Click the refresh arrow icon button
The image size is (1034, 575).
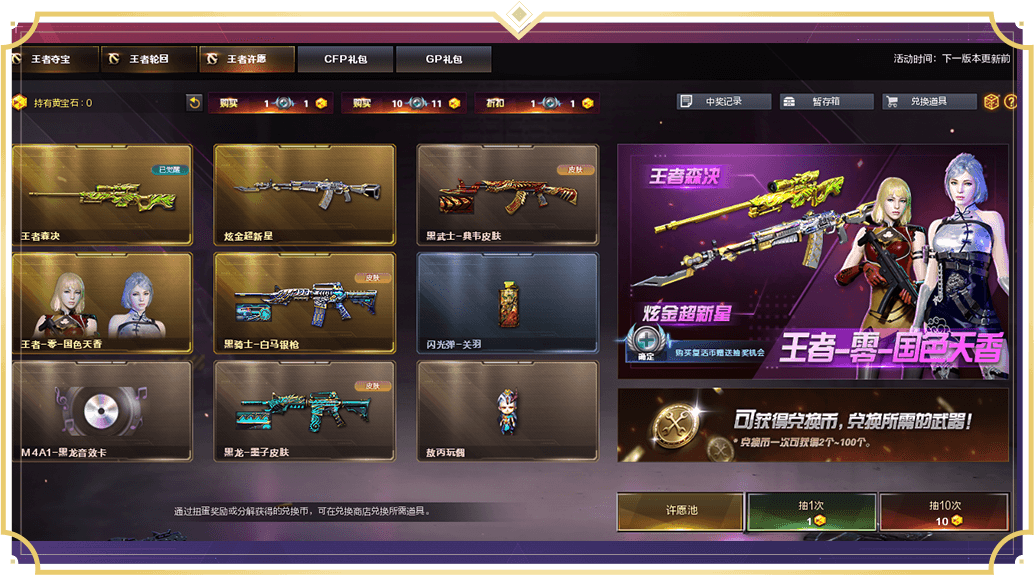pos(194,102)
